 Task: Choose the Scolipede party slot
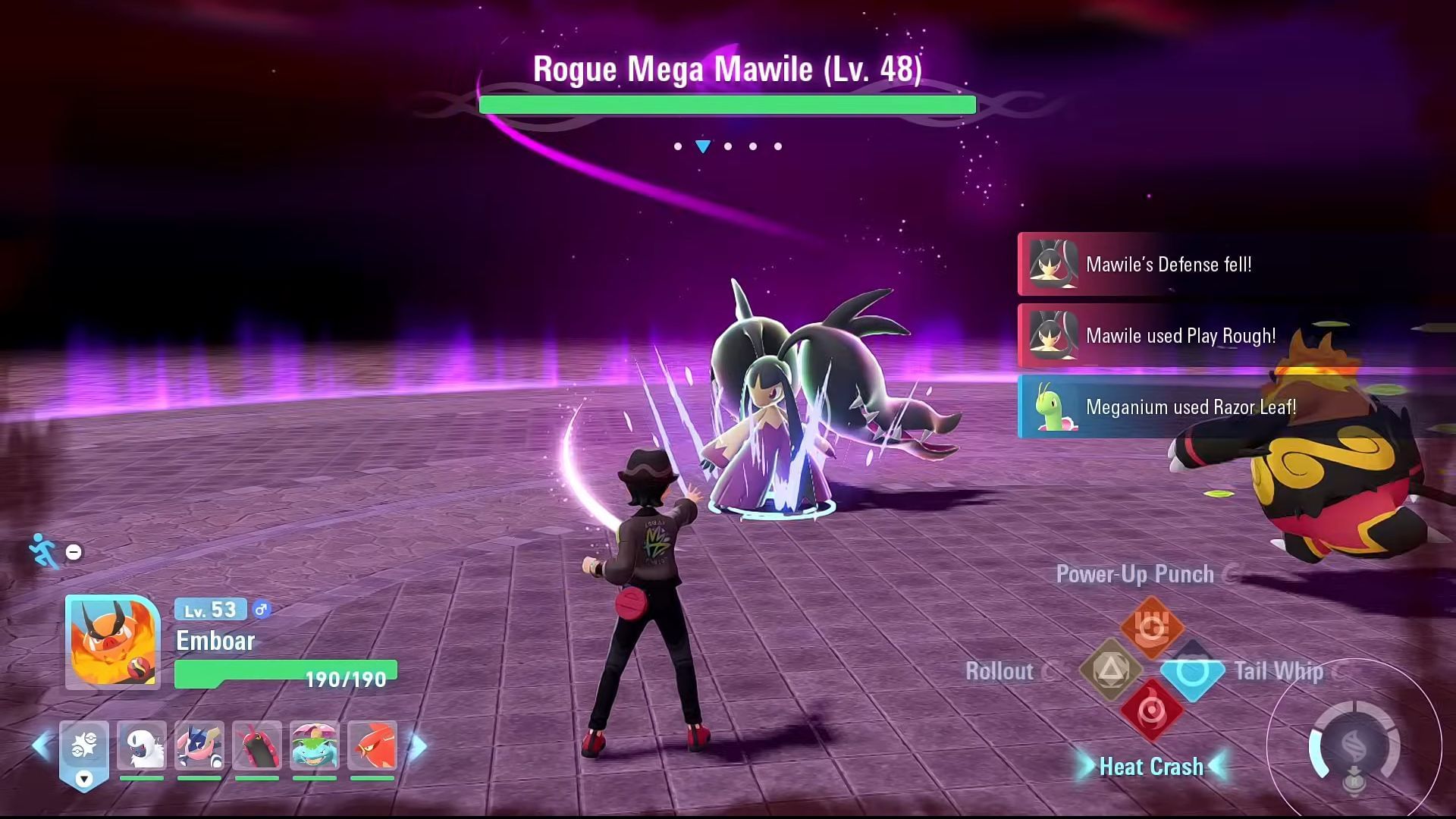pyautogui.click(x=257, y=746)
